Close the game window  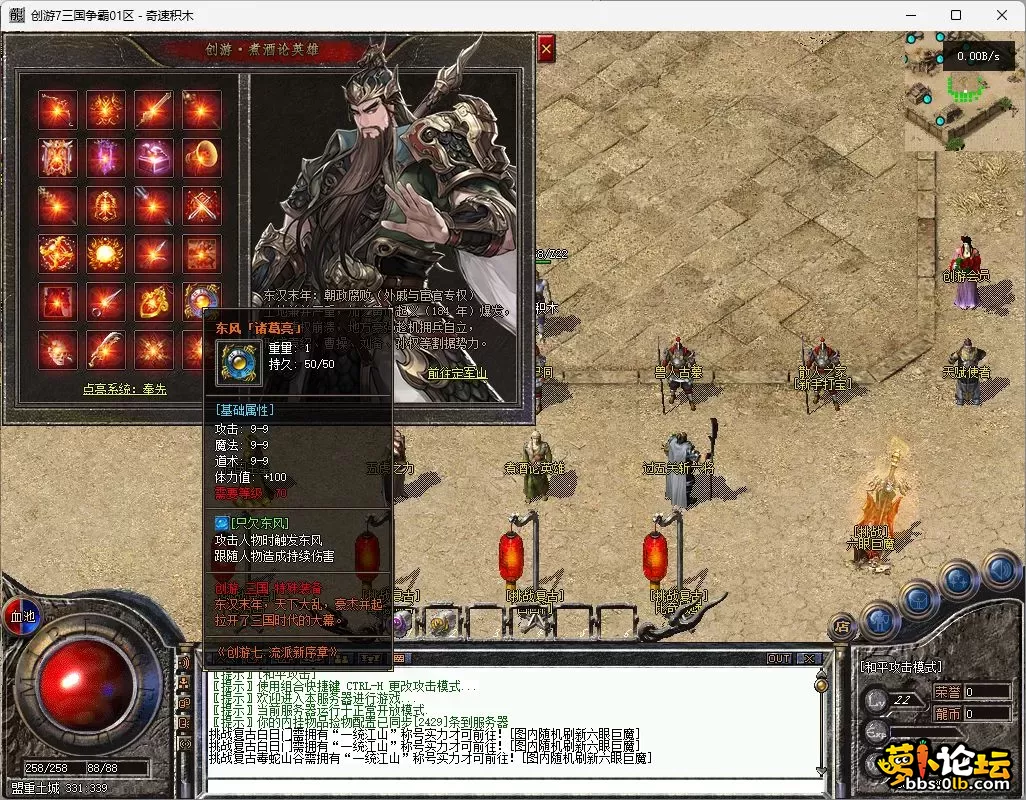tap(1002, 15)
